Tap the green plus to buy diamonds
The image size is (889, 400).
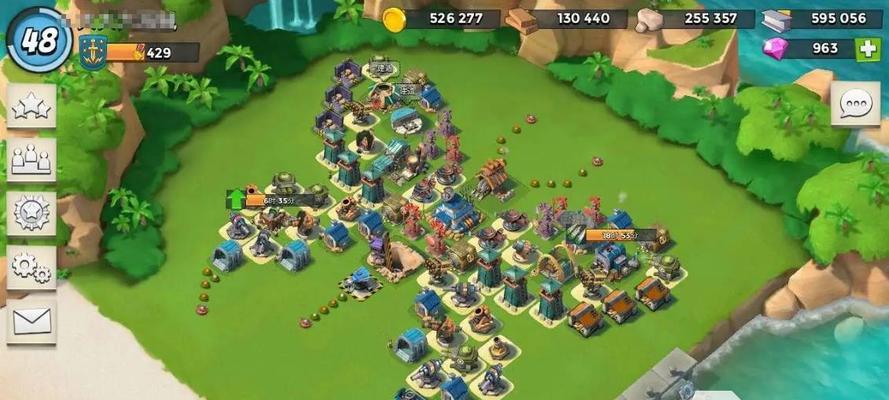tap(867, 49)
